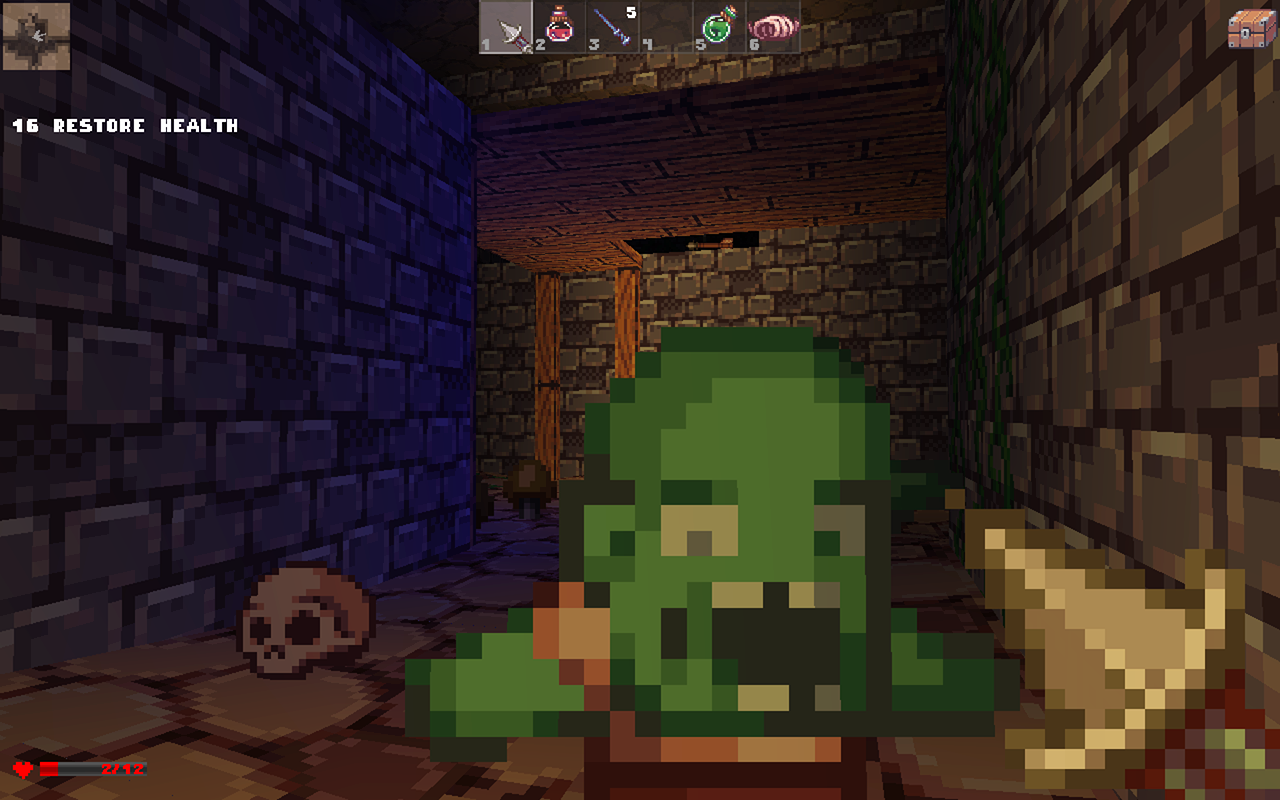Image resolution: width=1280 pixels, height=800 pixels.
Task: Click the minimap in the top-left corner
Action: tap(35, 35)
